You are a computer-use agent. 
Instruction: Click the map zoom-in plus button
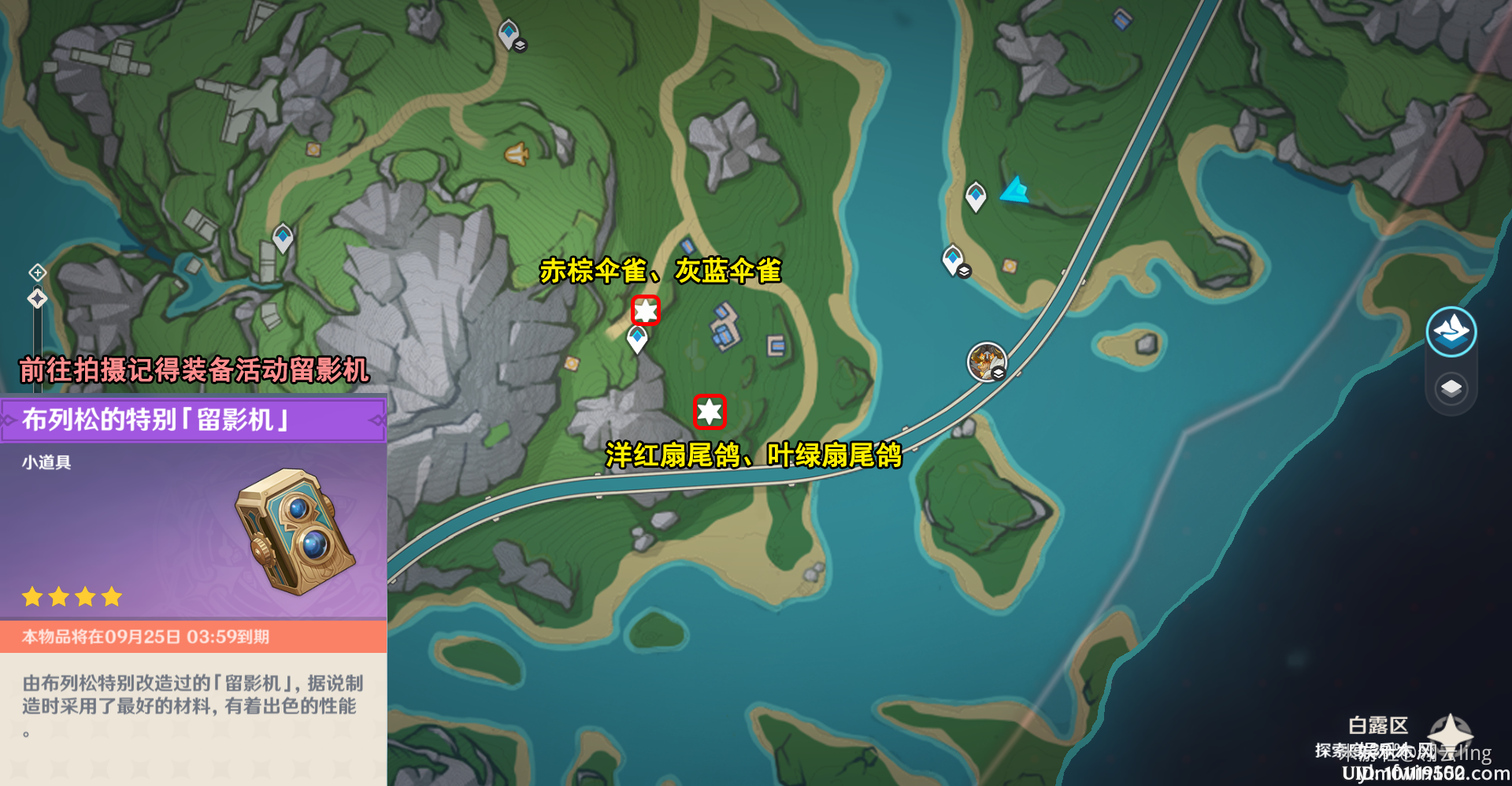point(37,273)
